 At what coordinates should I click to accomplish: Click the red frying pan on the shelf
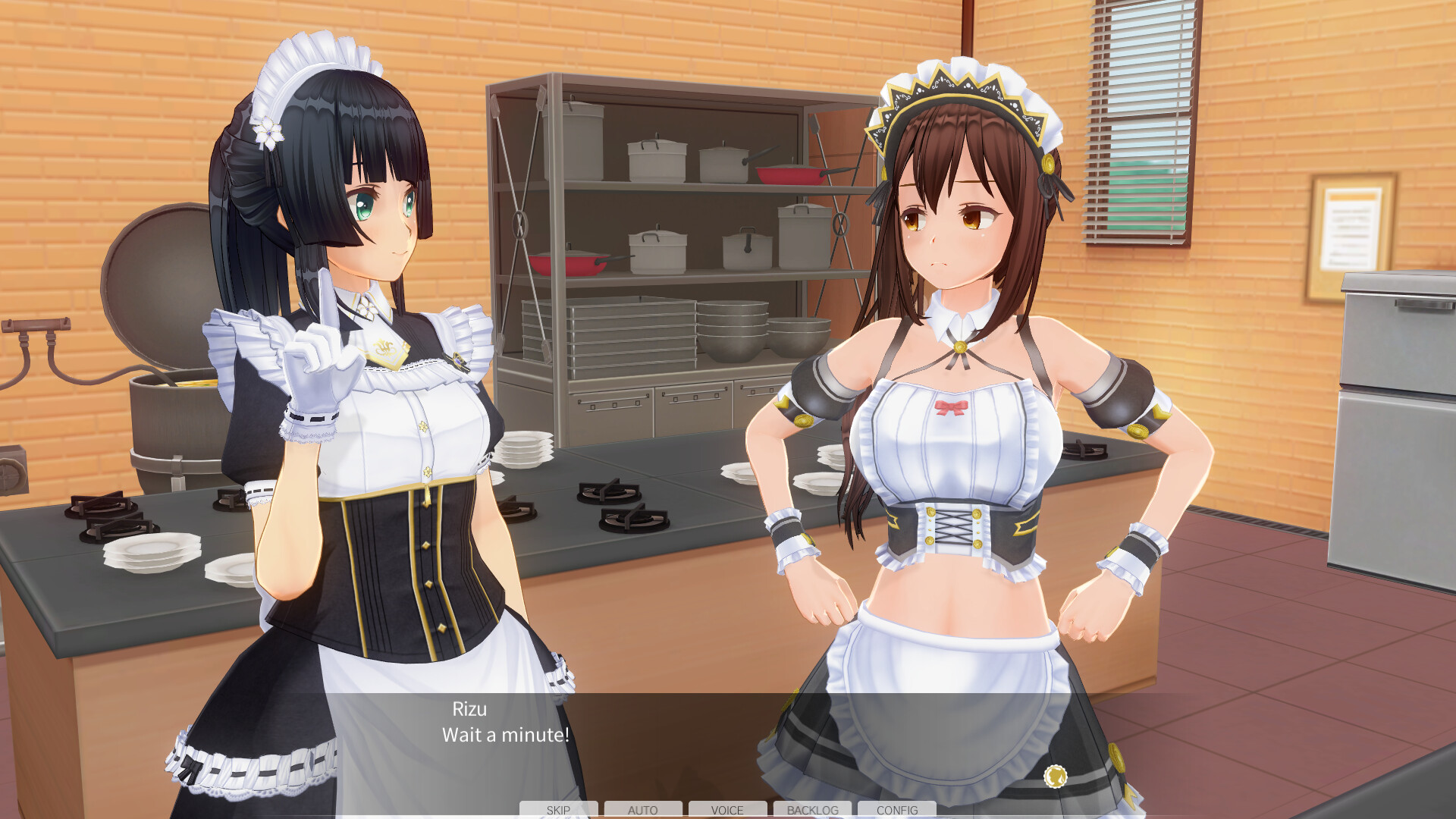point(789,176)
